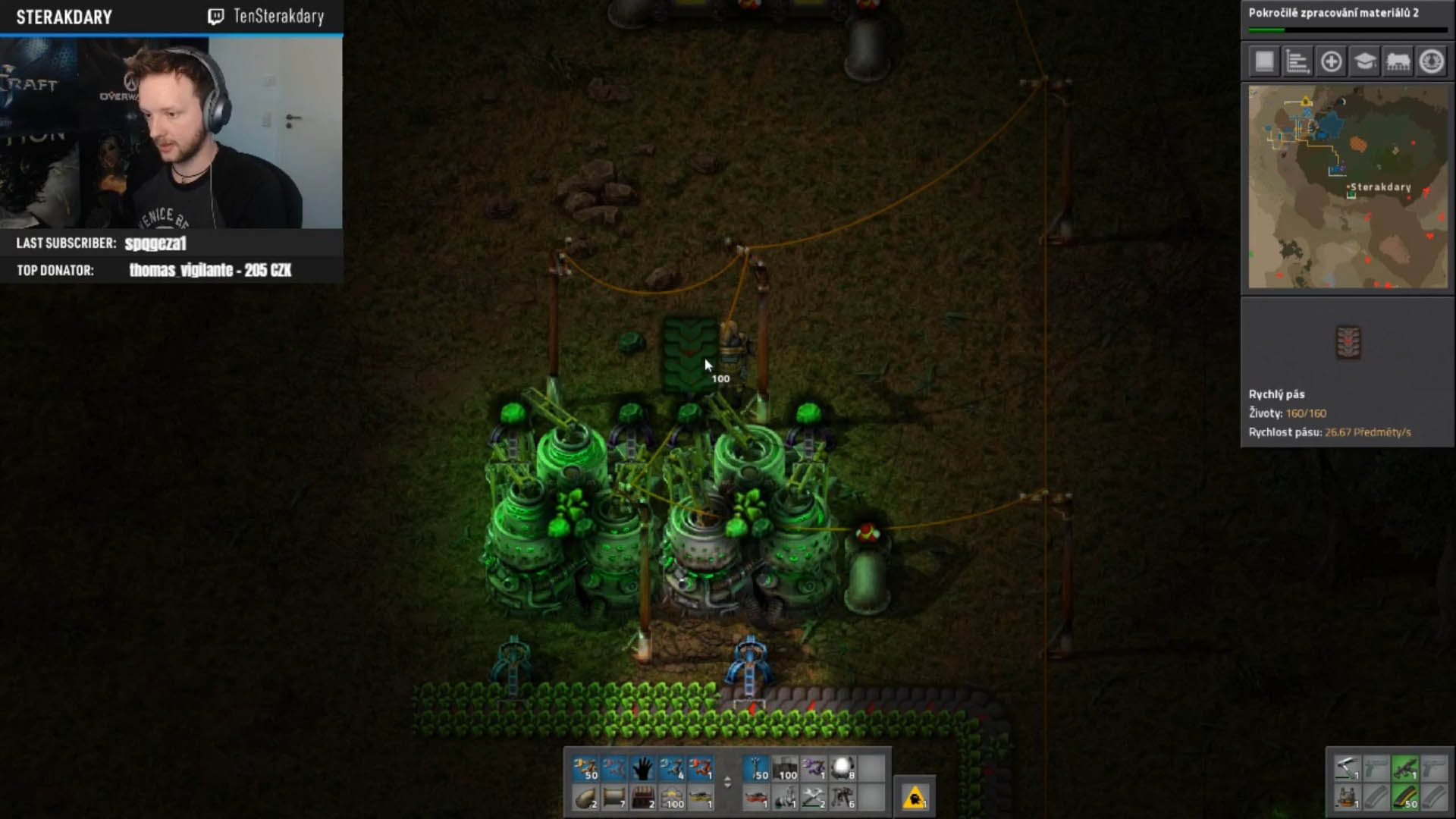Open the production statistics graph button
Image resolution: width=1456 pixels, height=819 pixels.
(1298, 61)
